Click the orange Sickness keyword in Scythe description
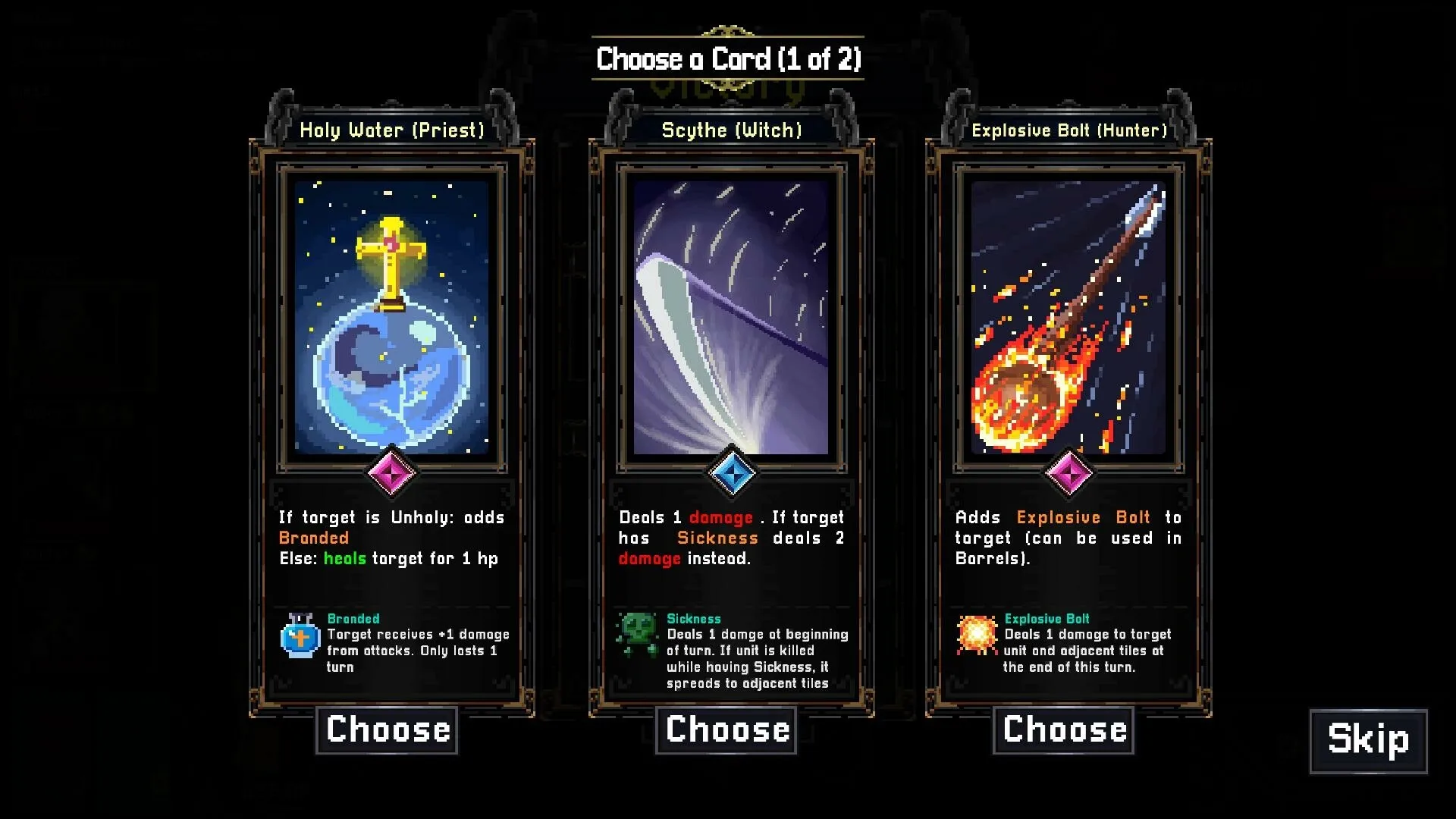Image resolution: width=1456 pixels, height=819 pixels. point(717,538)
